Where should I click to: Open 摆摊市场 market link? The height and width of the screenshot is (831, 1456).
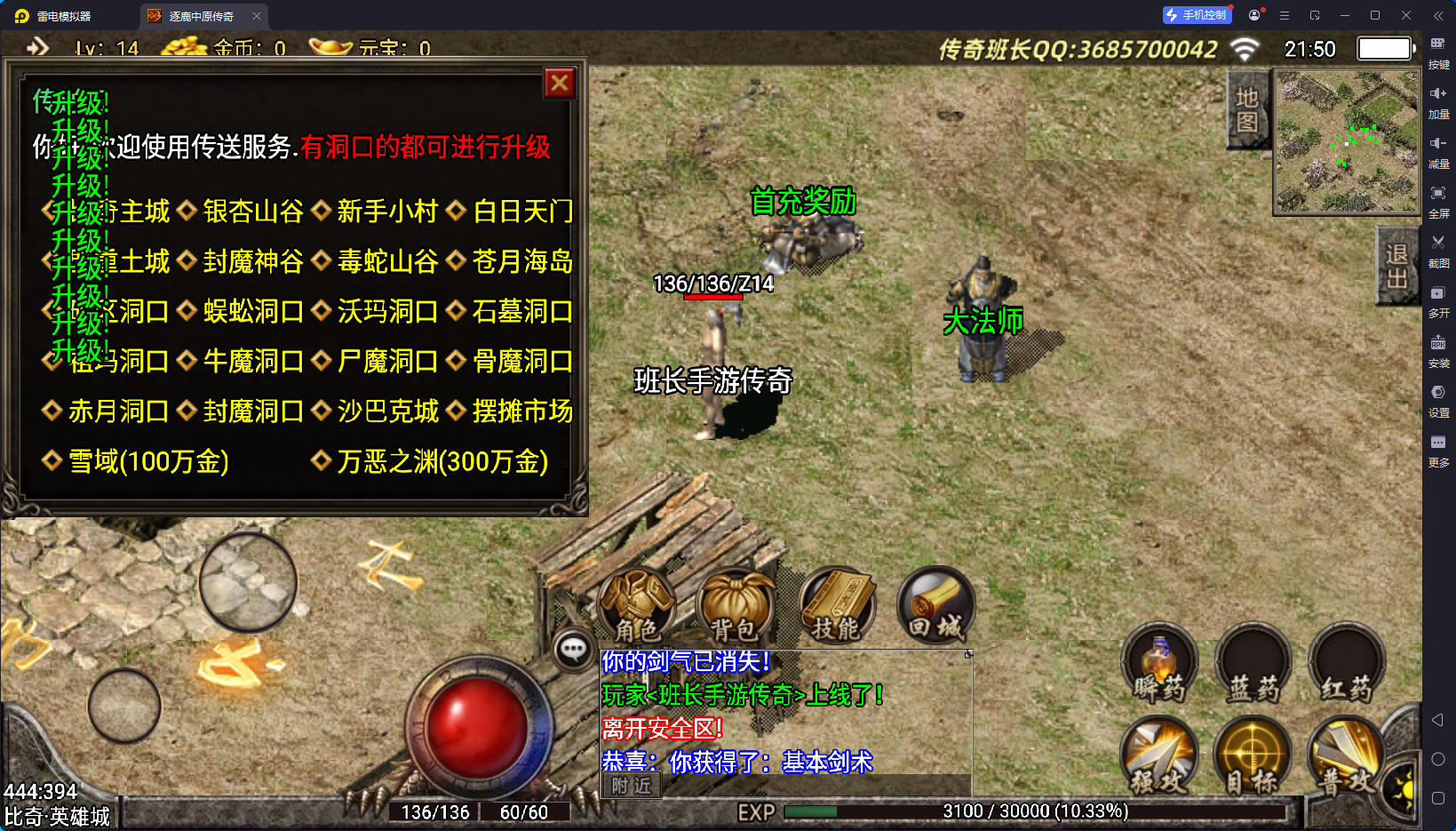click(x=522, y=412)
